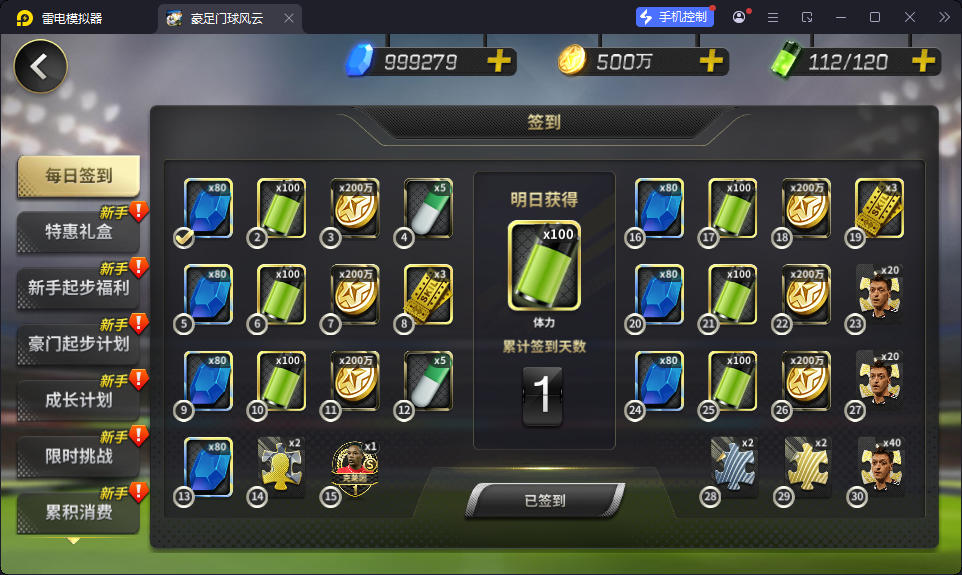Screen dimensions: 962x575
Task: Open the 豪门起步计划 tab
Action: (78, 344)
